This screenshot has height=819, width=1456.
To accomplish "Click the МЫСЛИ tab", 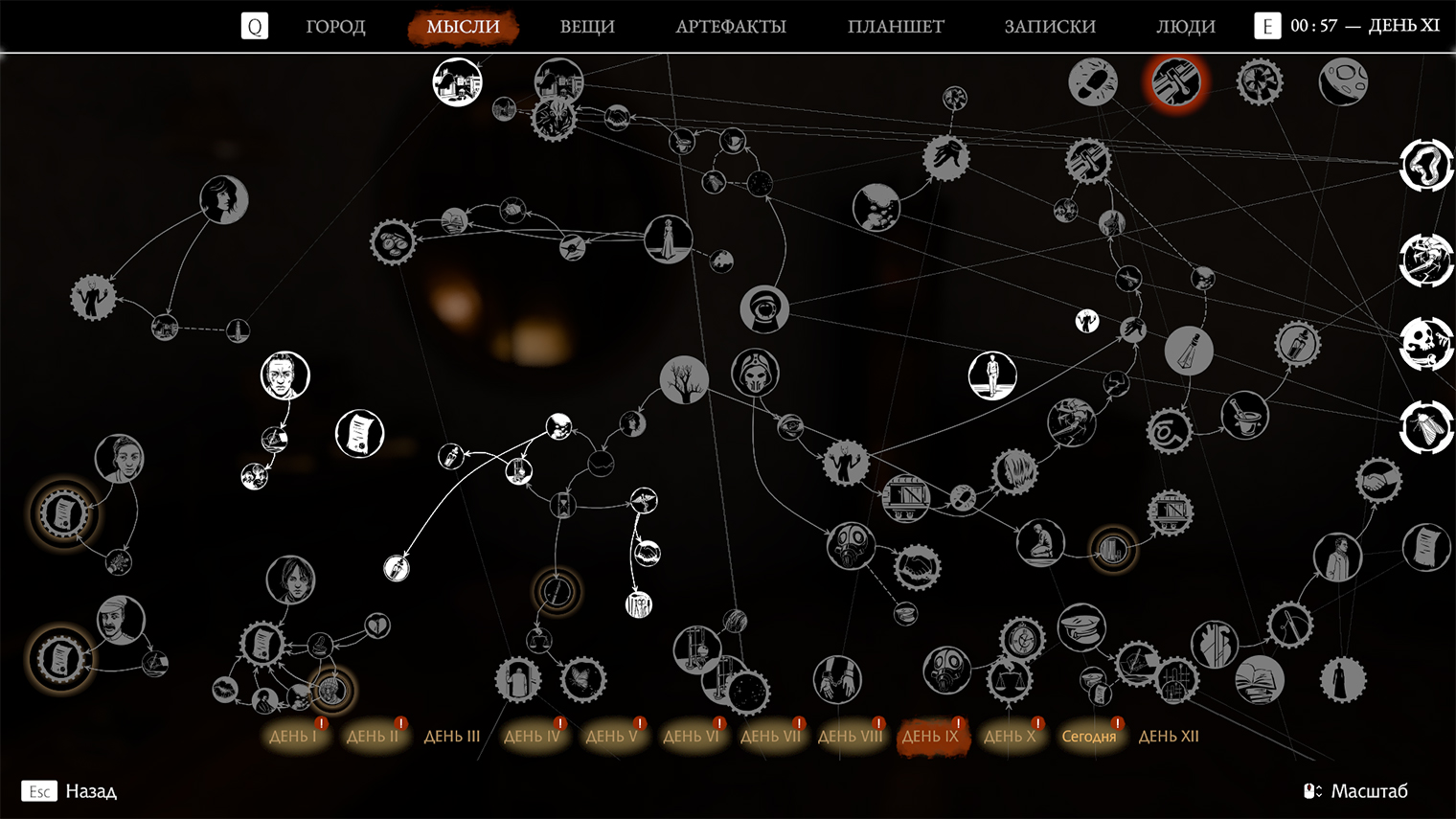I will [463, 27].
